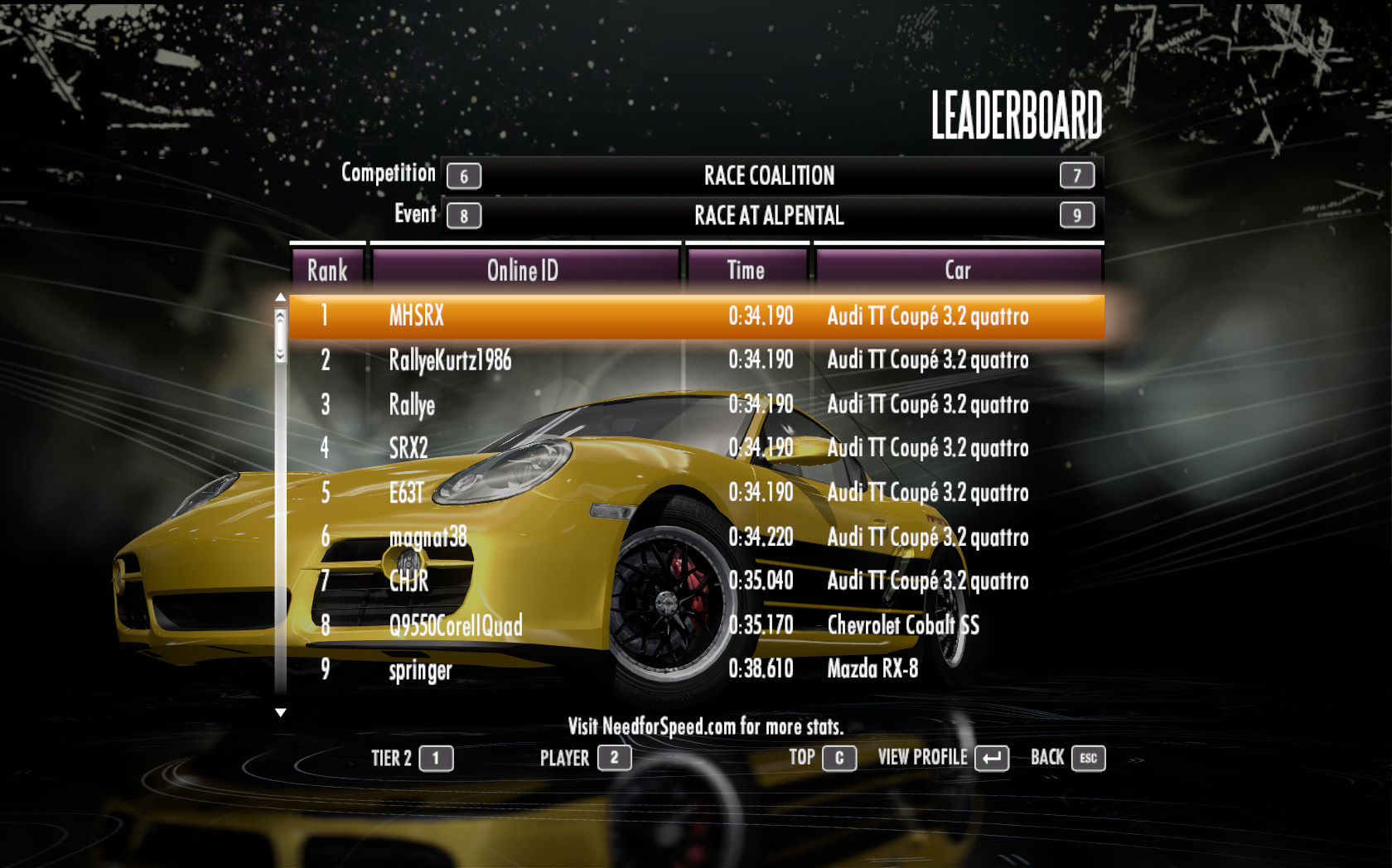Select SRX2 in the leaderboard
Viewport: 1392px width, 868px height.
pos(696,448)
